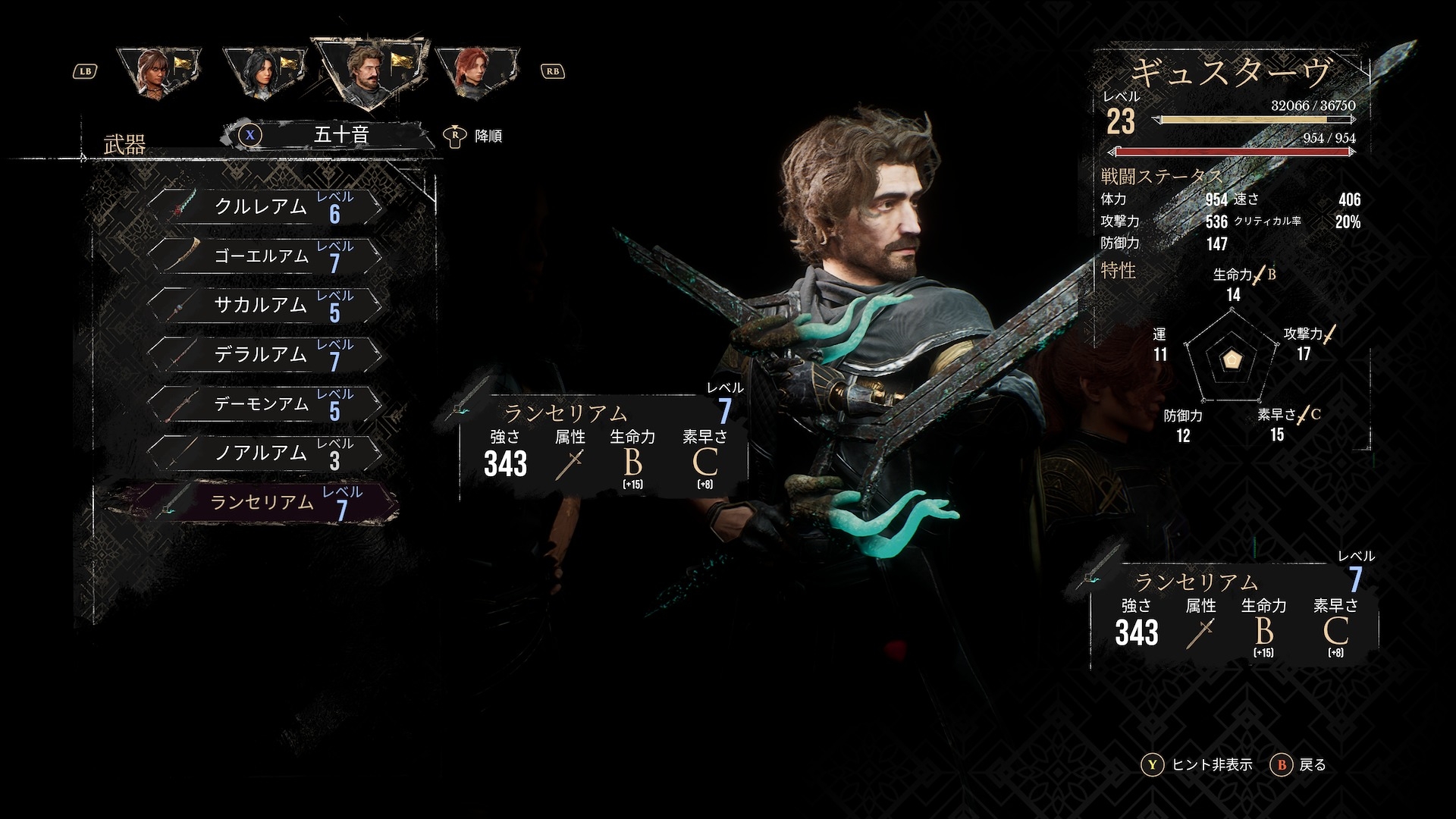
Task: Select the クルレアム weapon entry
Action: coord(265,206)
